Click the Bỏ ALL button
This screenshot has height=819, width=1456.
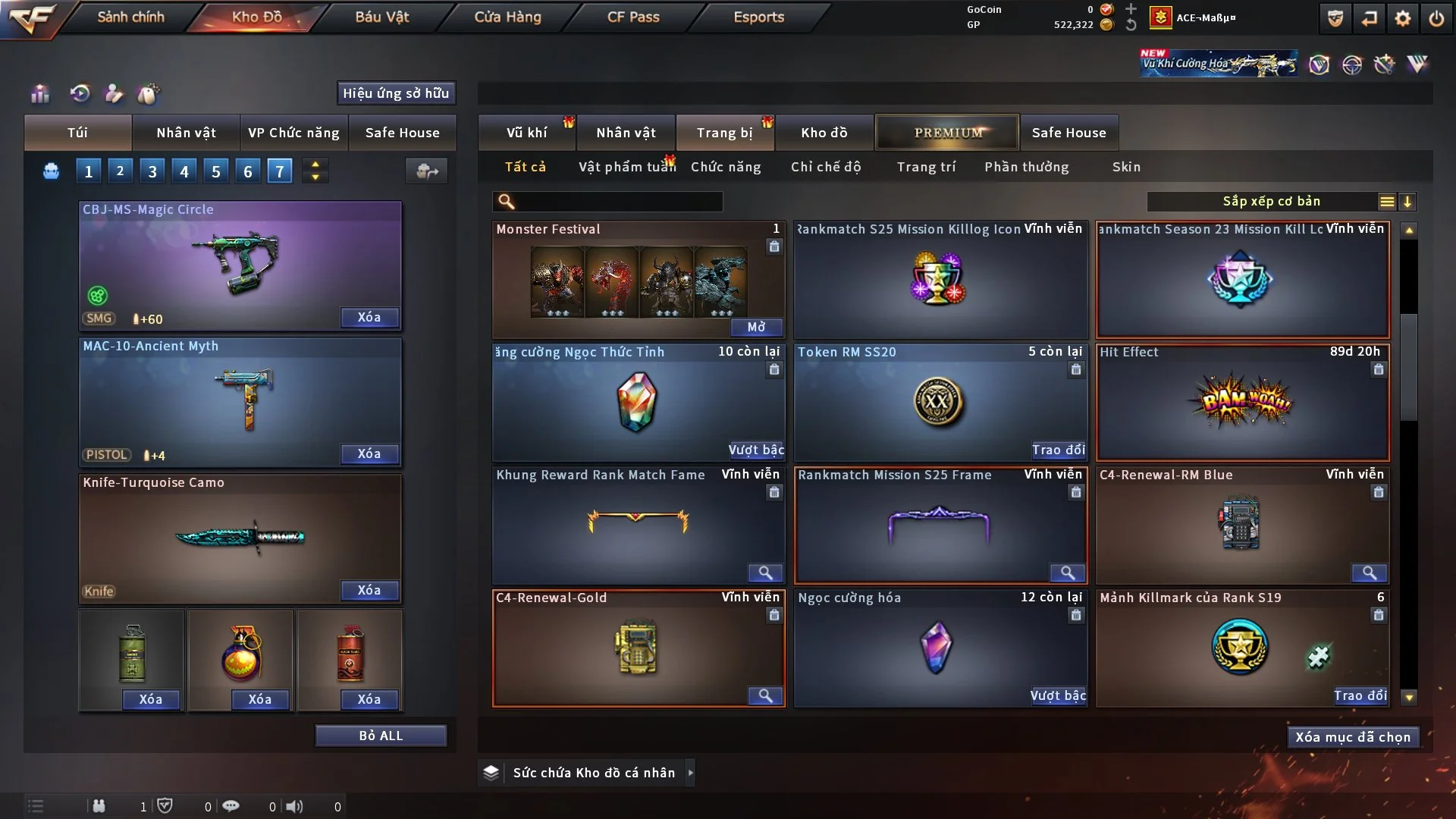[x=381, y=736]
